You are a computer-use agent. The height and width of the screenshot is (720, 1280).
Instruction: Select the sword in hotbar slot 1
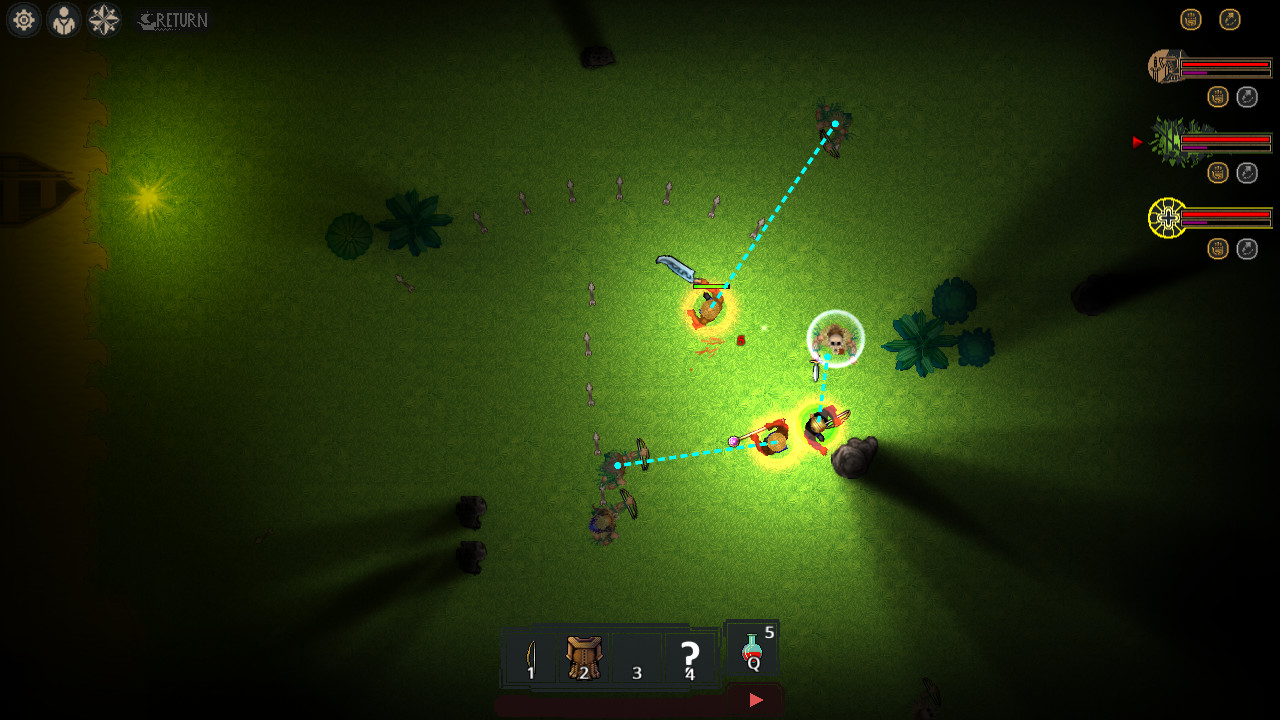[x=529, y=655]
